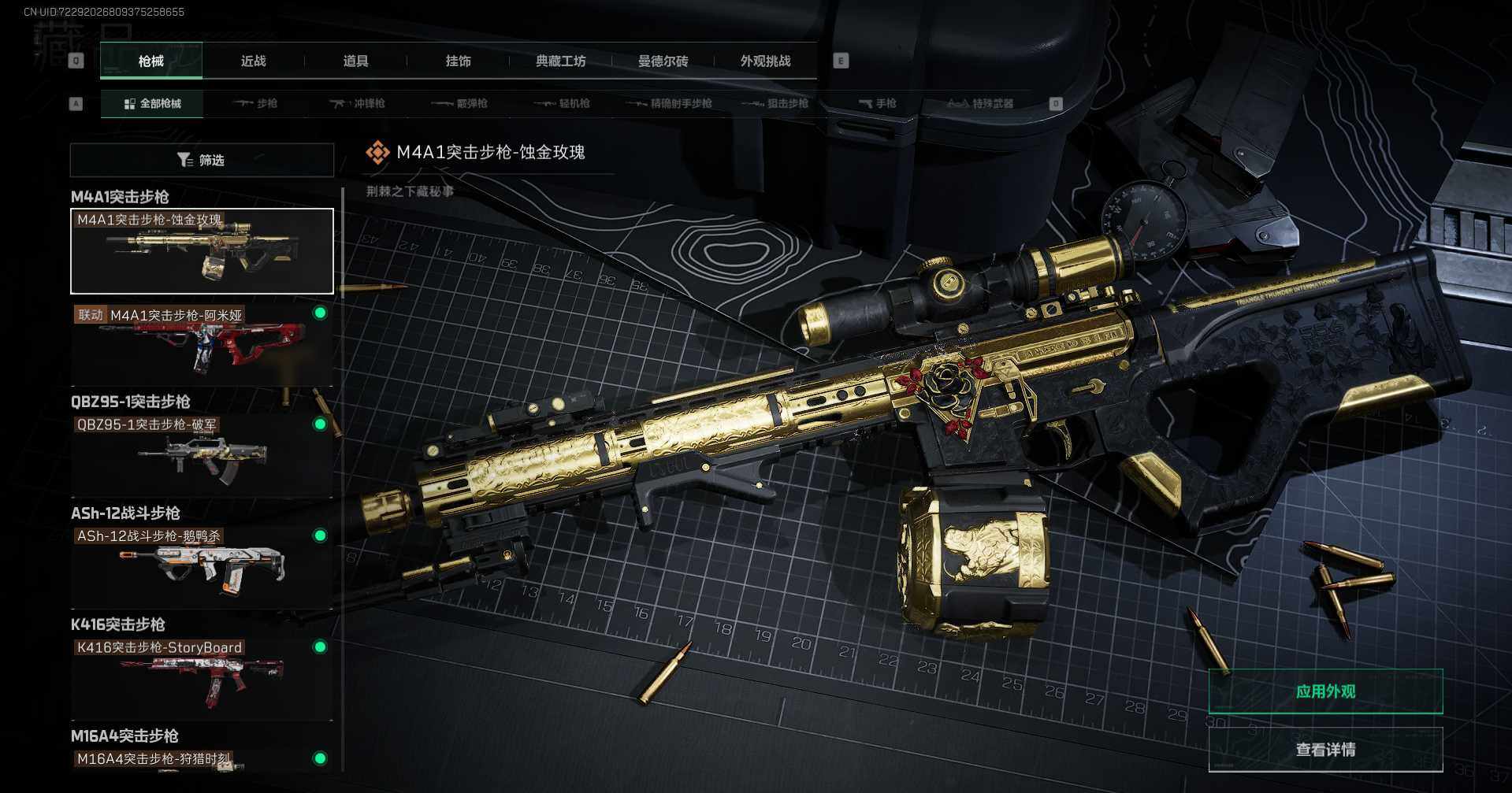Screen dimensions: 1512x793
Task: Select the M4A1 蚀金玫瑰 skin thumbnail
Action: [x=202, y=251]
